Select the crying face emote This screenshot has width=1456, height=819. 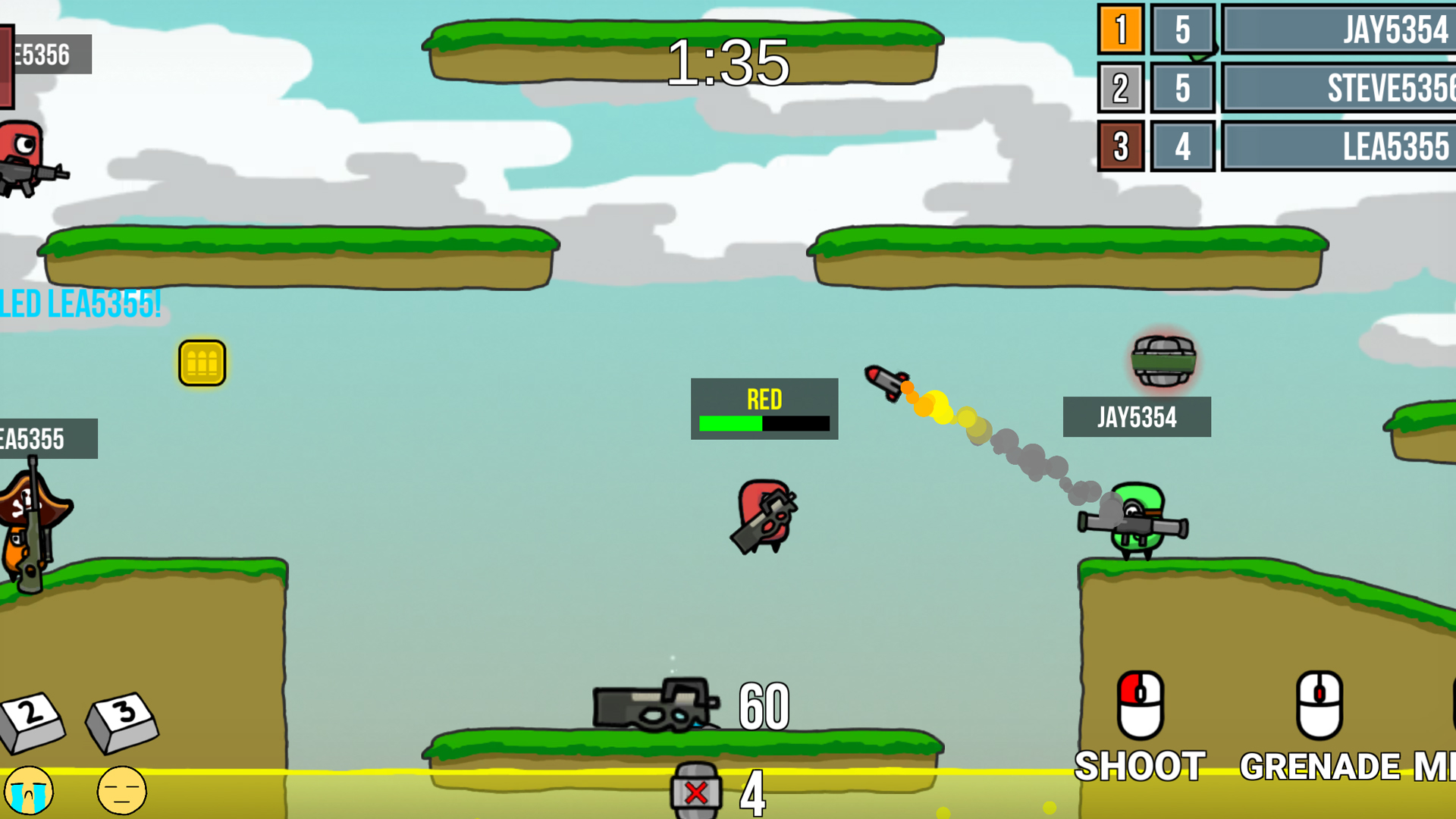[x=30, y=791]
